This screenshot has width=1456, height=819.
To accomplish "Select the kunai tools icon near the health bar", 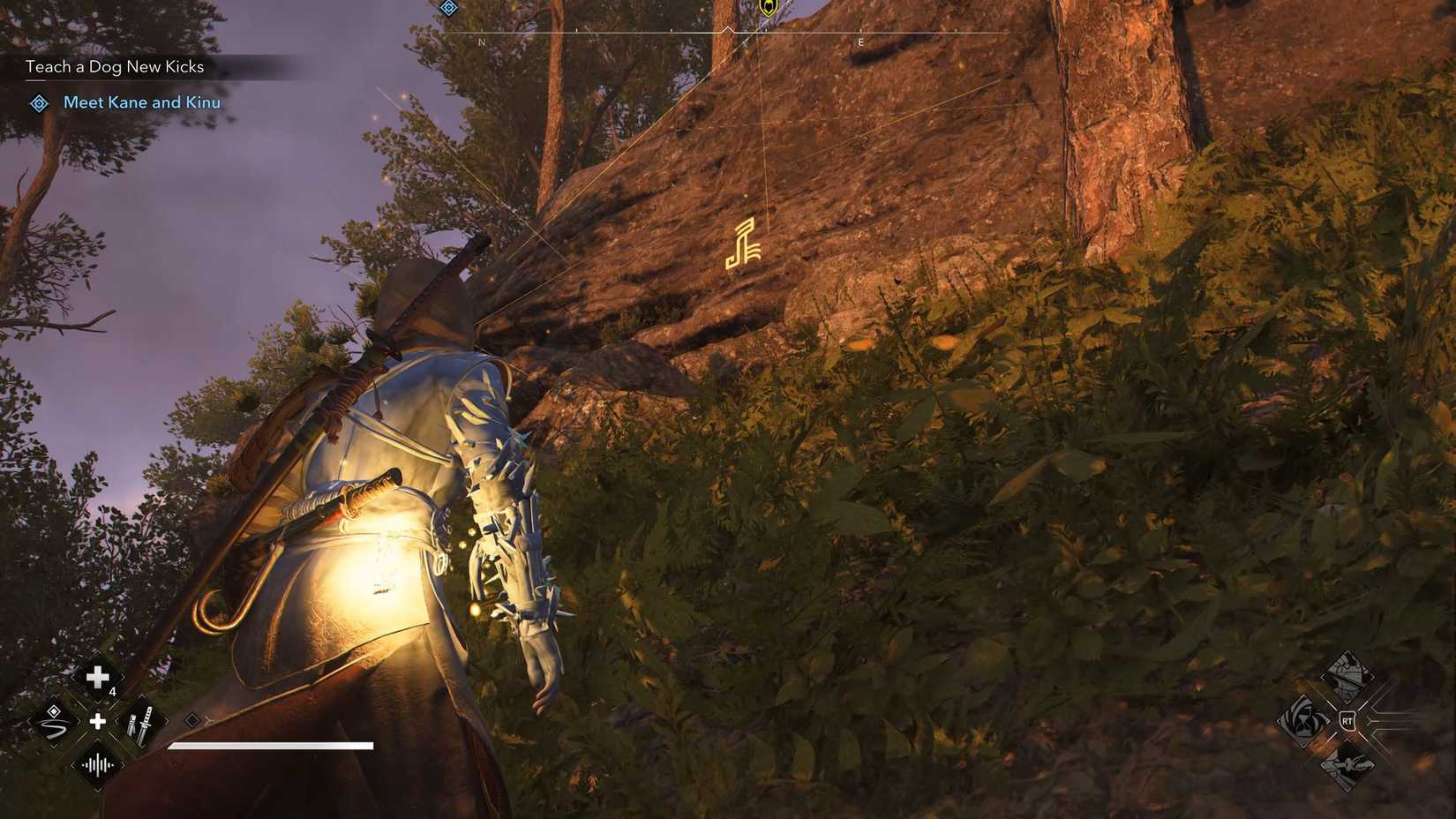I will 141,724.
